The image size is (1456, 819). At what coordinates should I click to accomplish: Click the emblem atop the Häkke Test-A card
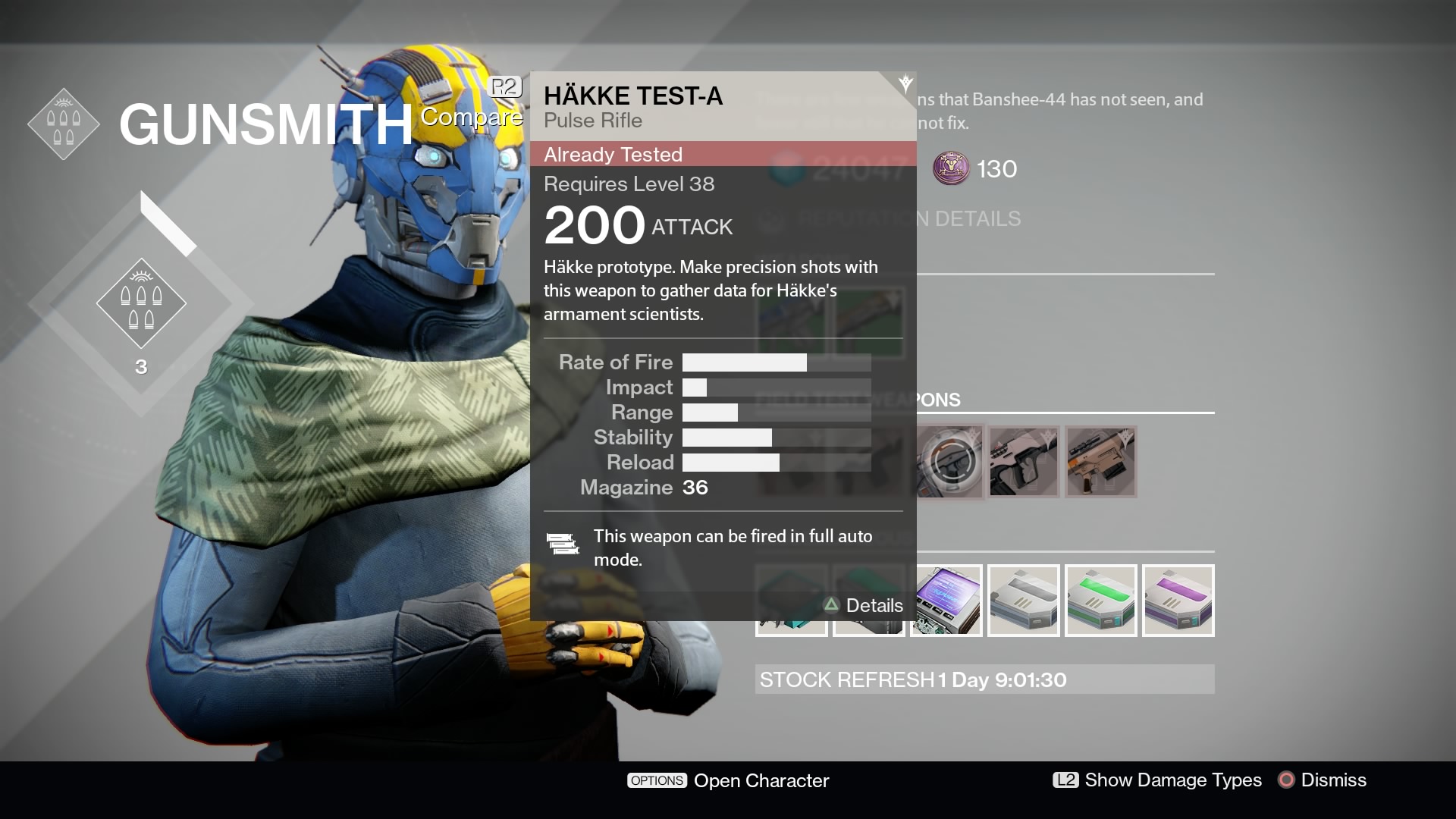point(905,83)
